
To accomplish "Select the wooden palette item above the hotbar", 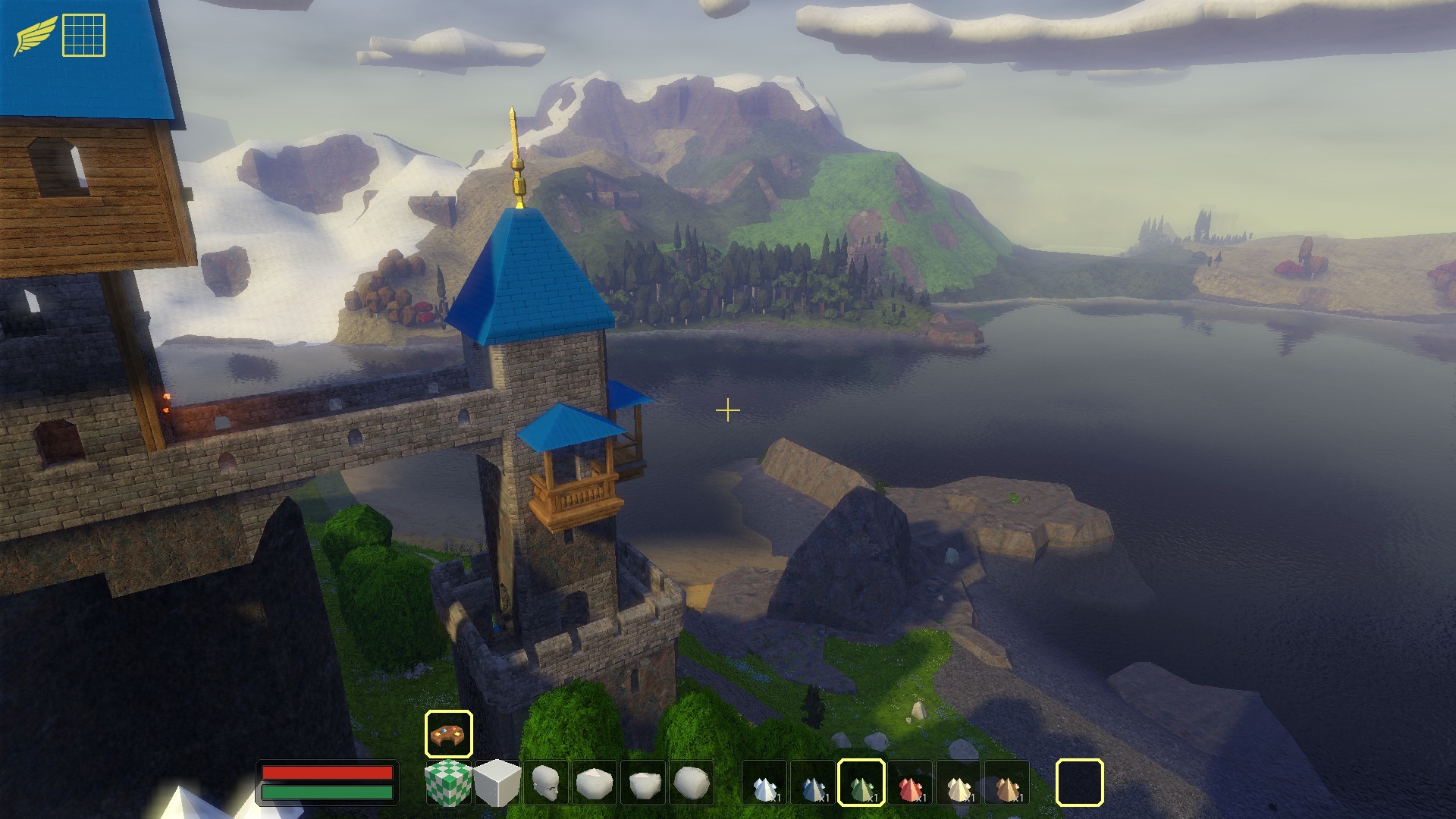I will 449,734.
